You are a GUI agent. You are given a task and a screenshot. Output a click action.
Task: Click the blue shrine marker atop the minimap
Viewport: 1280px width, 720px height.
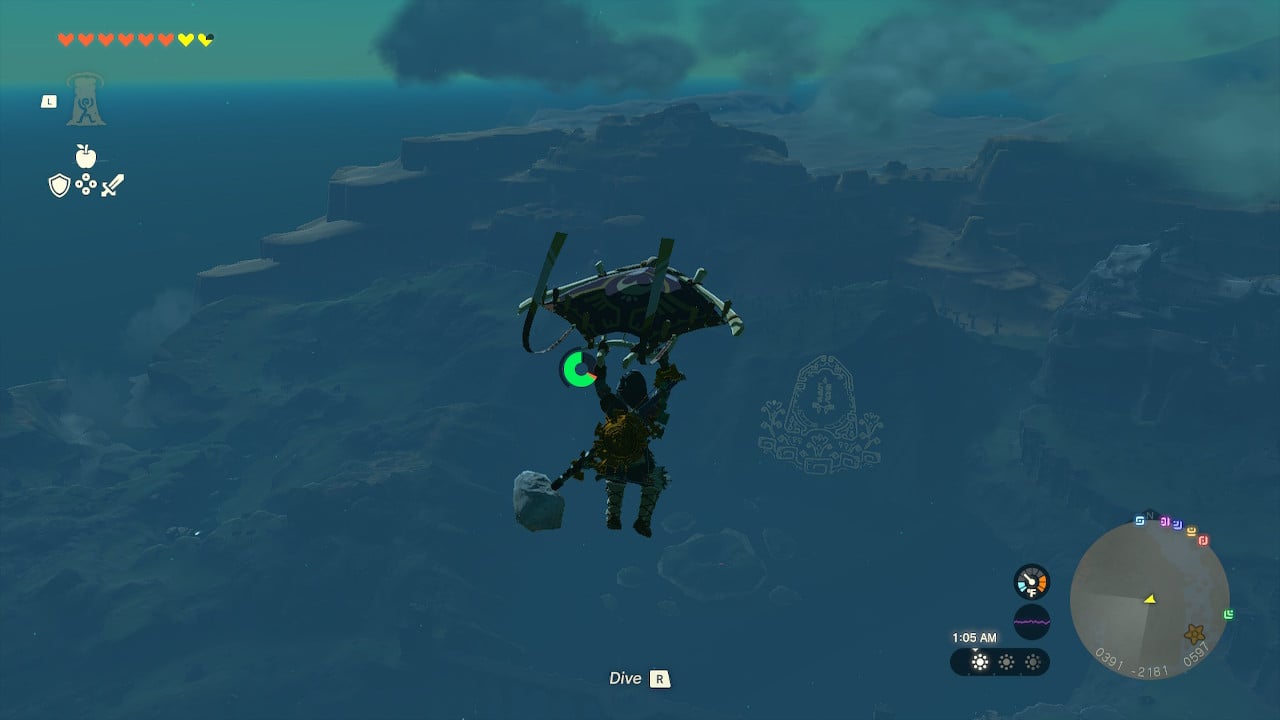coord(1139,520)
